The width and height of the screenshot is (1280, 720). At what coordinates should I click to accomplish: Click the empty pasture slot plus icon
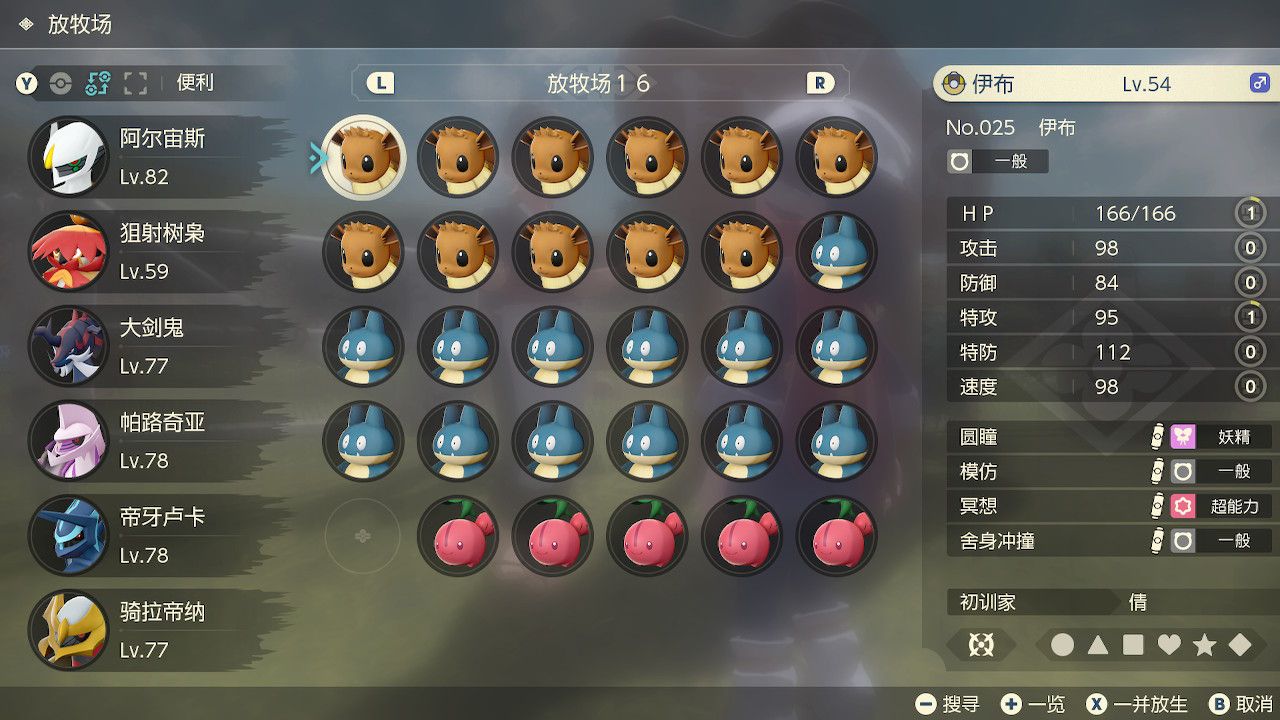tap(363, 536)
